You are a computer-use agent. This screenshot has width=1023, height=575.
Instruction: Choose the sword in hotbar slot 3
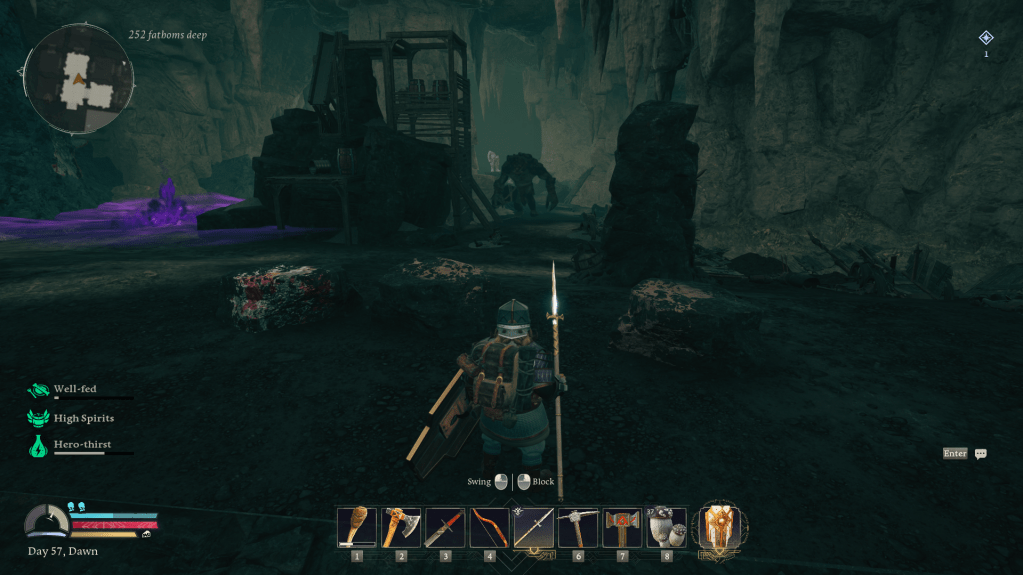445,527
